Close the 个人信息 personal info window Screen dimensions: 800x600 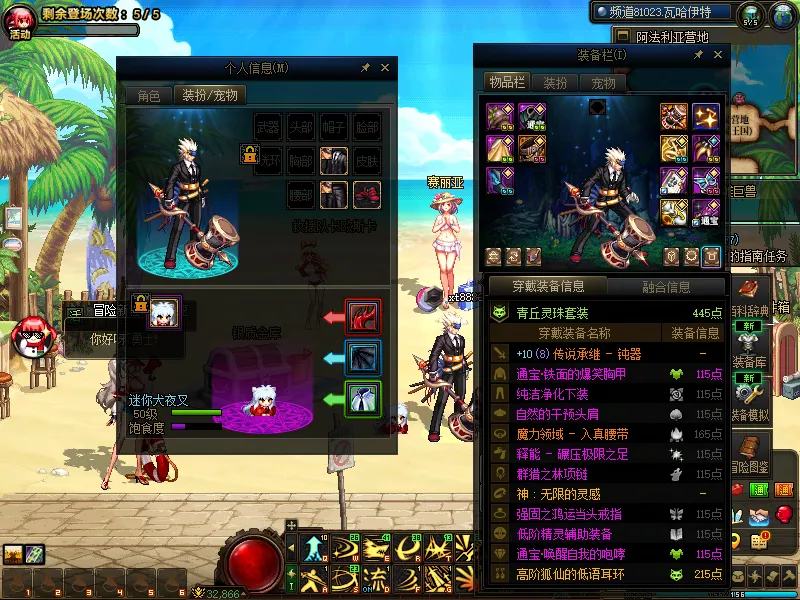pyautogui.click(x=385, y=68)
